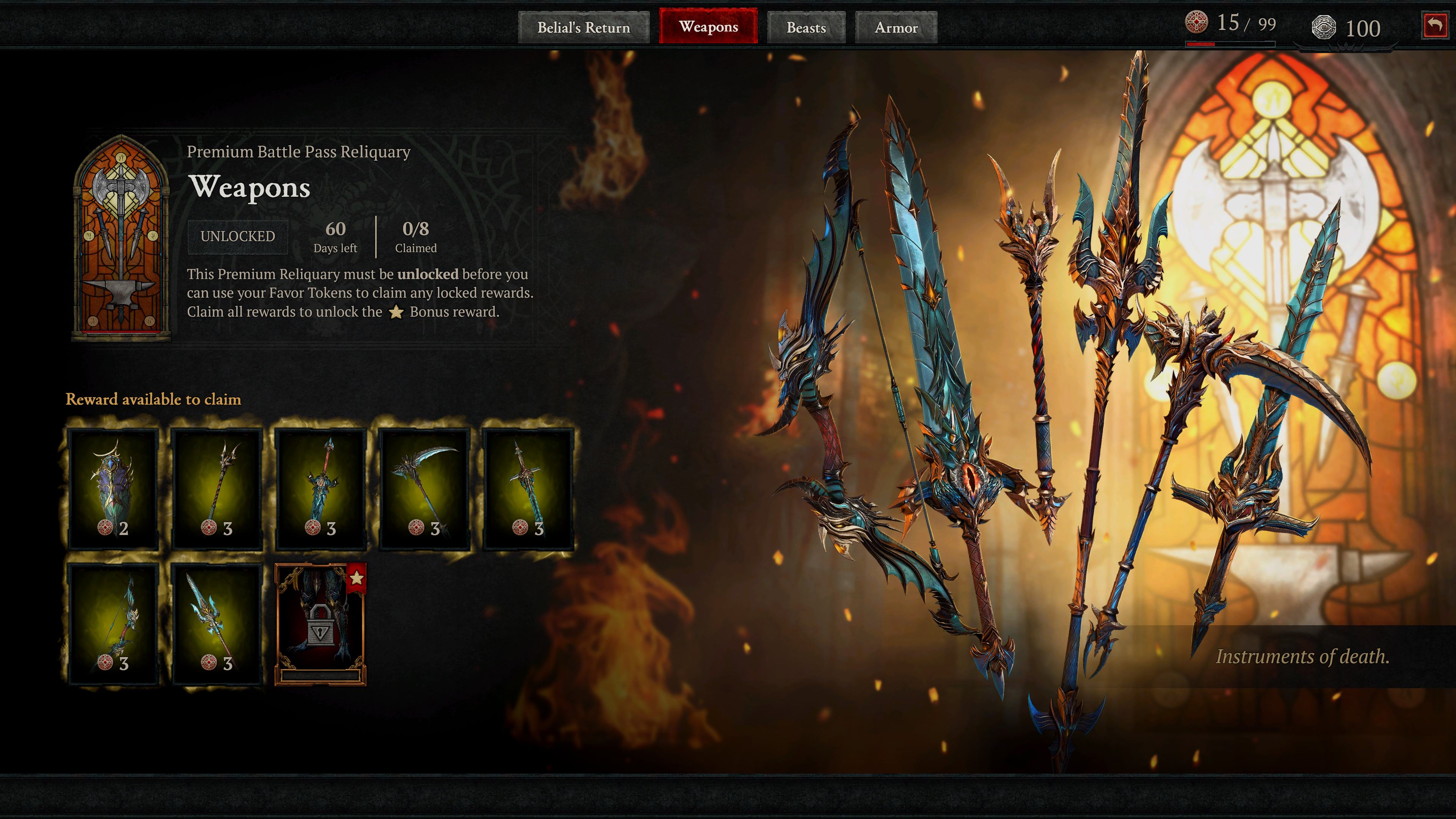Switch to the Armor tab

(x=896, y=27)
